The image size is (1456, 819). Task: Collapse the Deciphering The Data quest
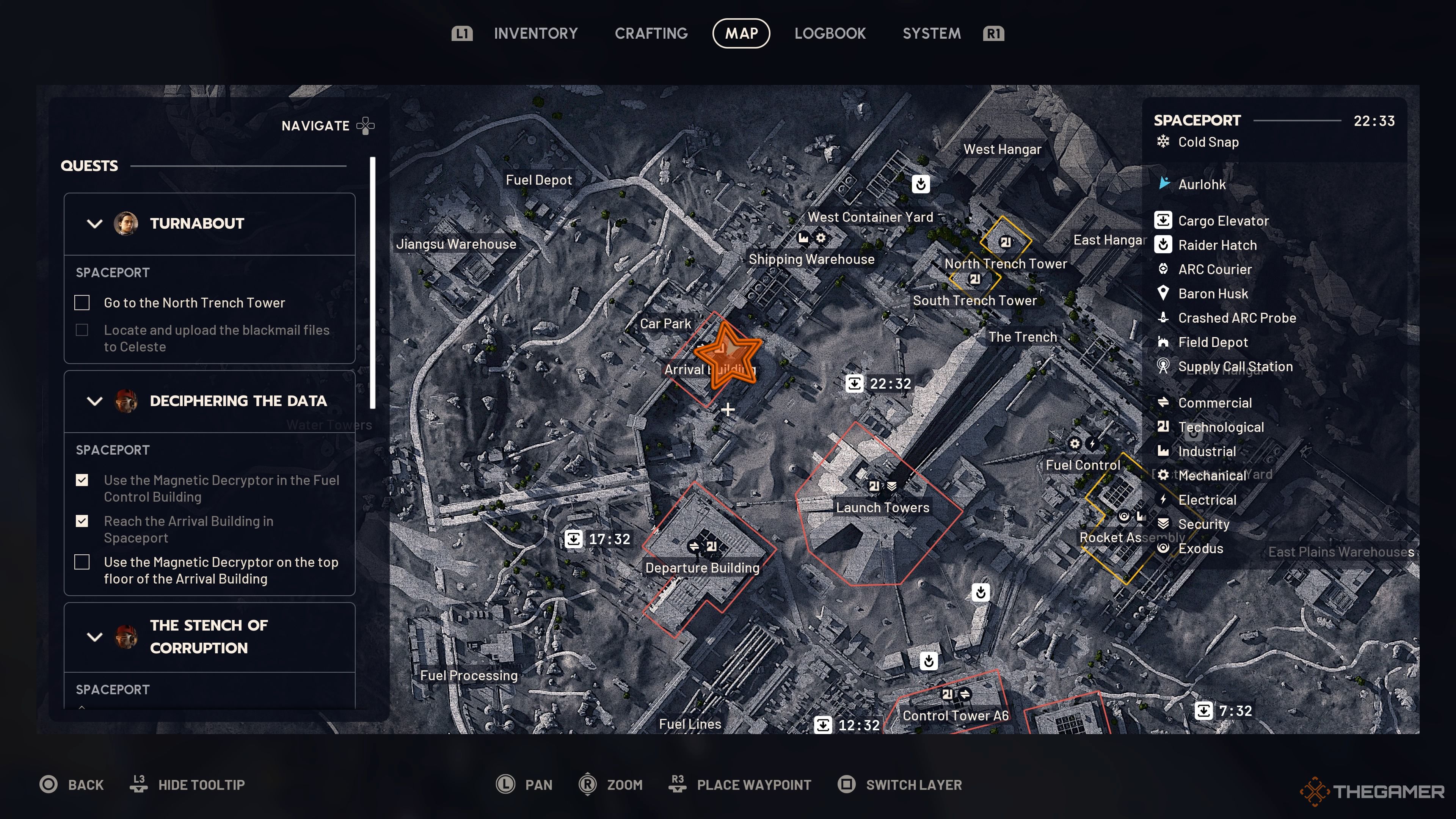pyautogui.click(x=95, y=401)
